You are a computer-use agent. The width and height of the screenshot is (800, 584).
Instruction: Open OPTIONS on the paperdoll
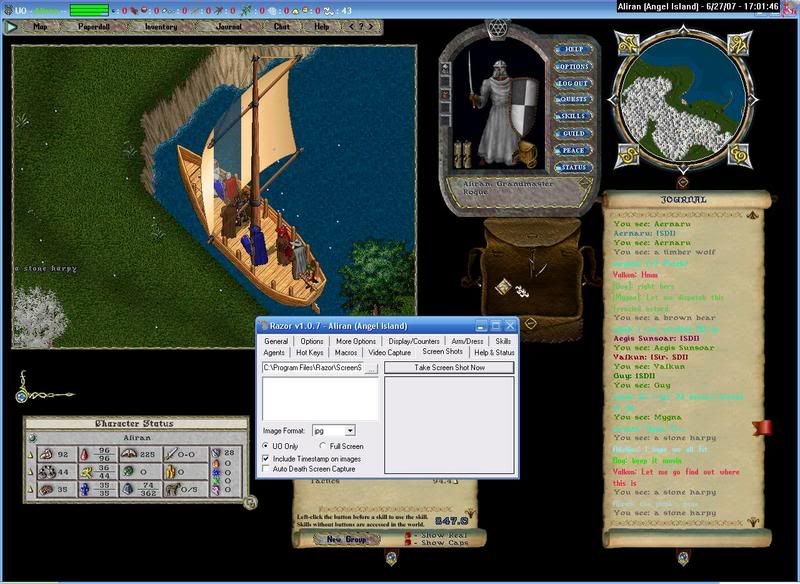[x=573, y=66]
